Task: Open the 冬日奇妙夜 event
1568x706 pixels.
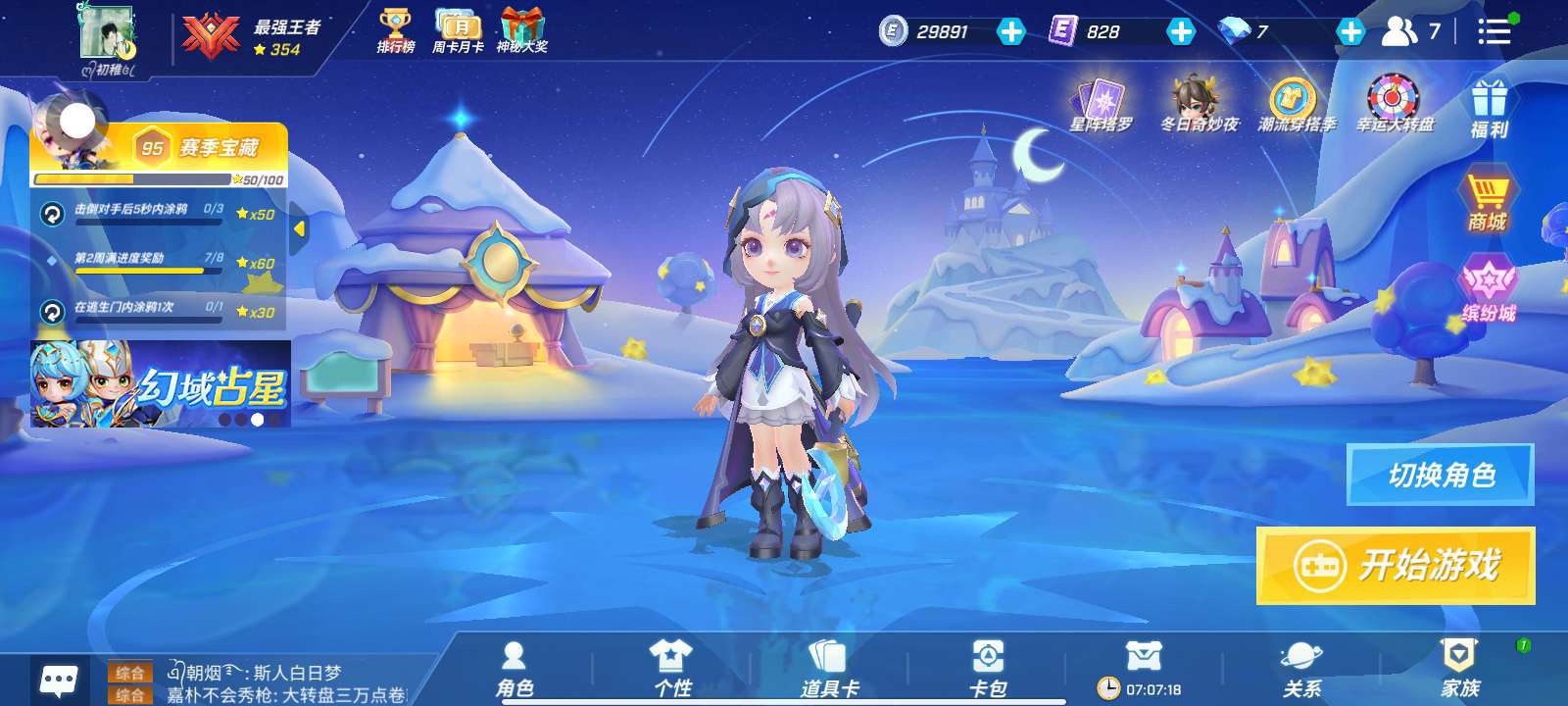Action: point(1199,104)
